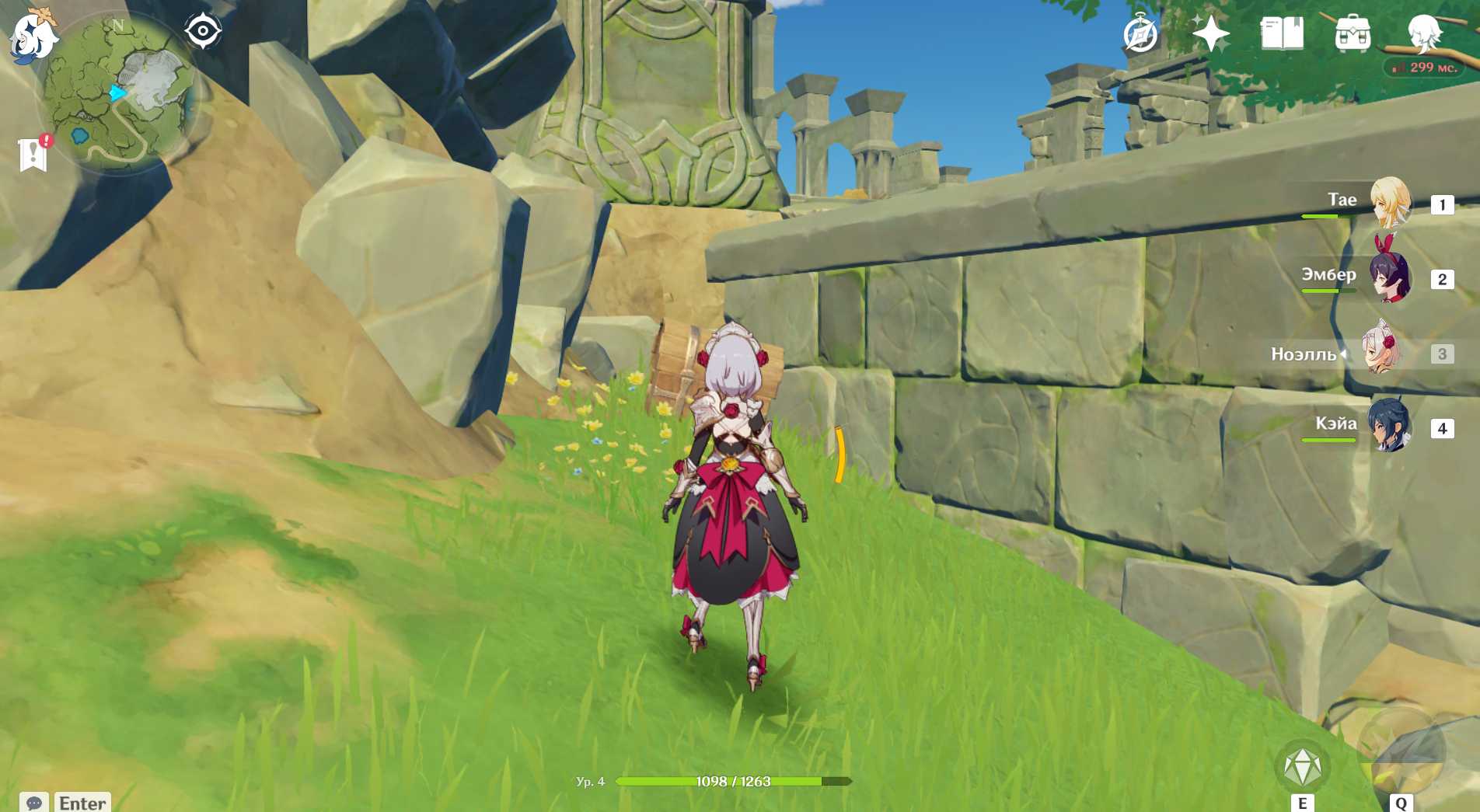This screenshot has width=1480, height=812.
Task: Open the character profile screen icon
Action: 1424,33
